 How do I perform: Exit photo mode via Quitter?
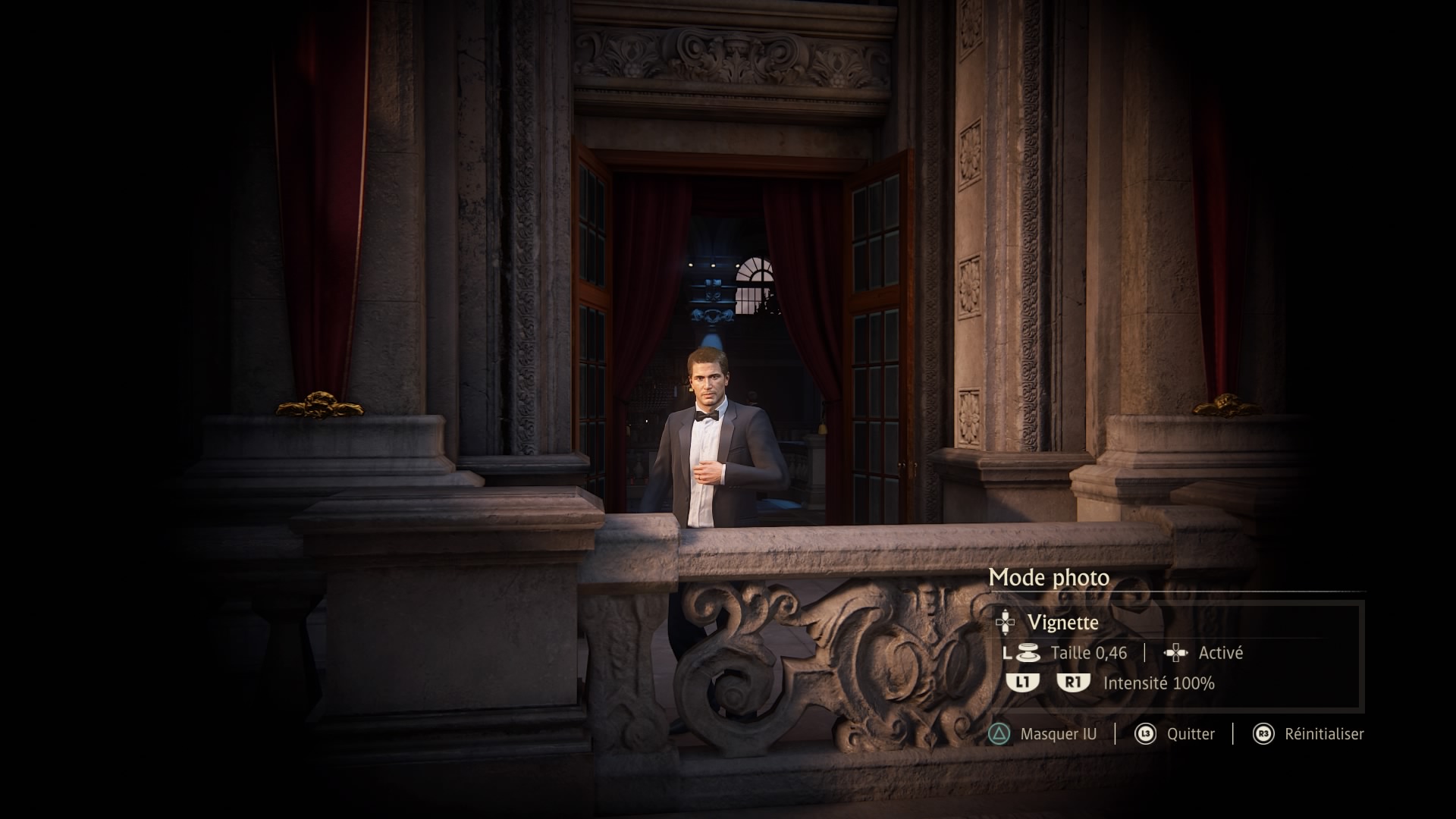[x=1190, y=734]
